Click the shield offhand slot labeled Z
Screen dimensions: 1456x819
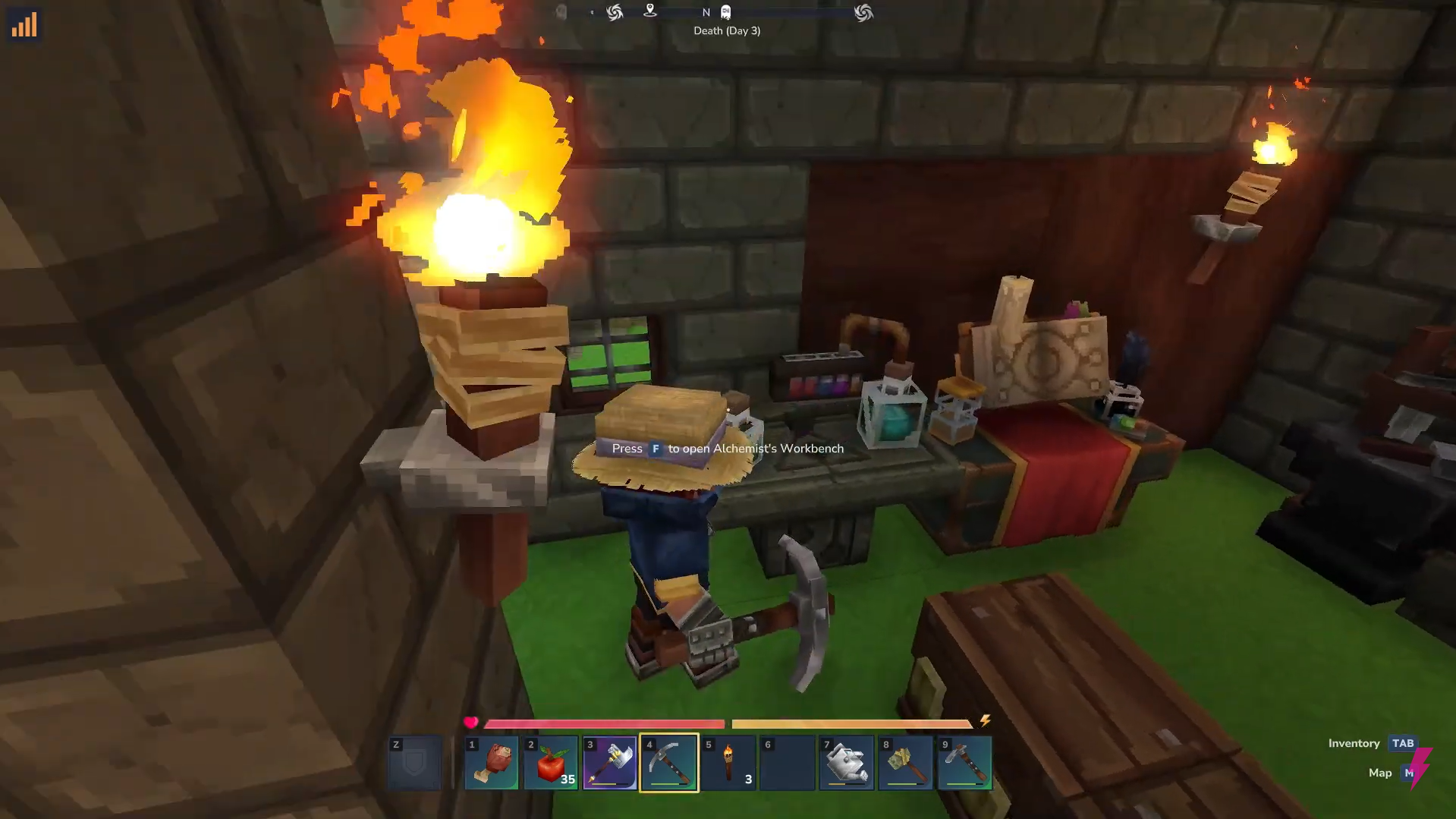click(414, 762)
